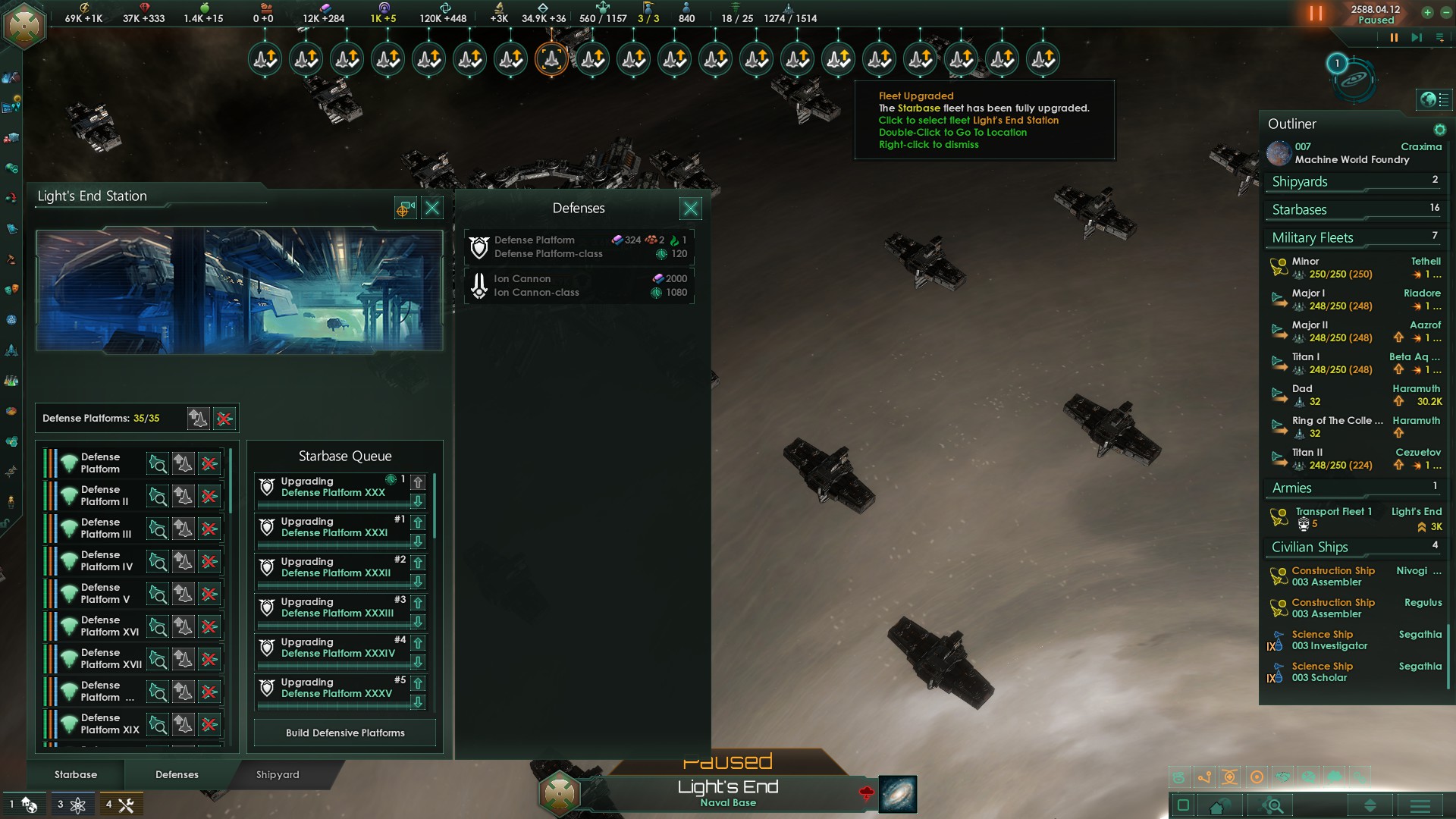Click the camera focus icon on Light's End Station header
1456x819 pixels.
pyautogui.click(x=404, y=208)
